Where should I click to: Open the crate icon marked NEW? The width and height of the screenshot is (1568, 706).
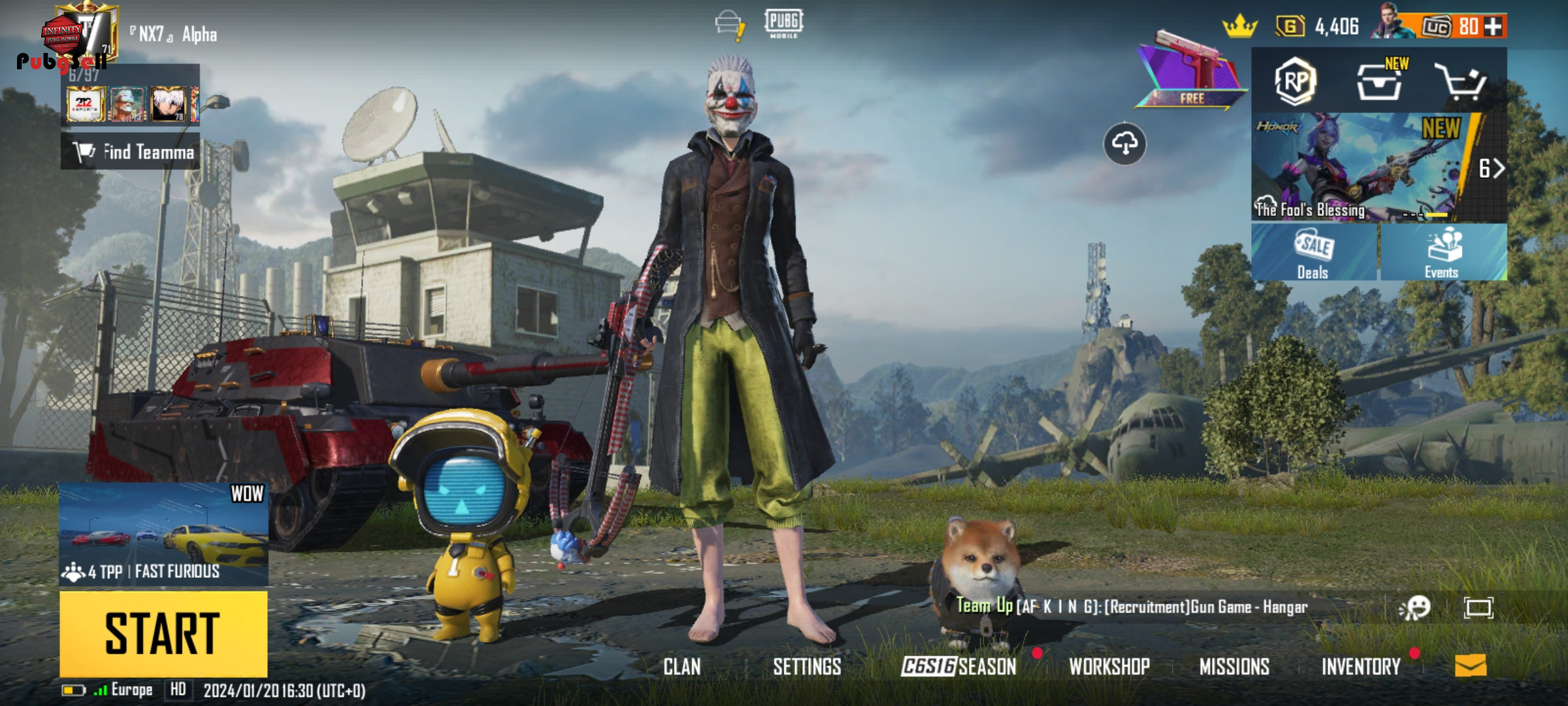pos(1379,82)
